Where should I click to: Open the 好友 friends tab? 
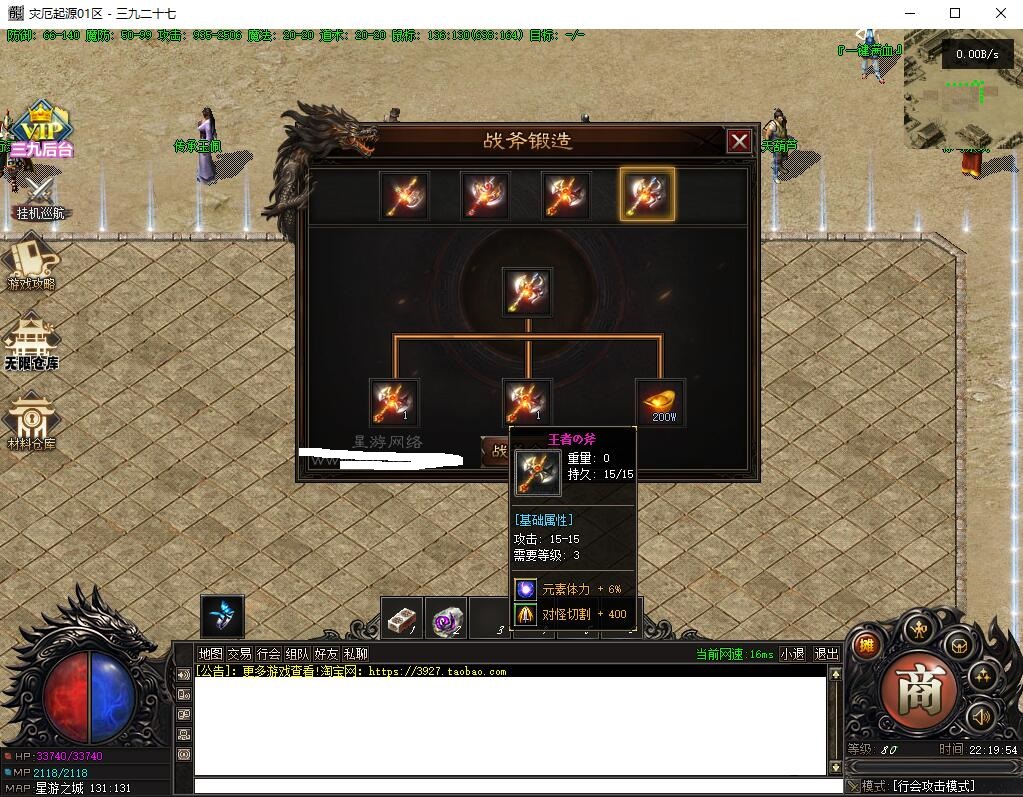pyautogui.click(x=326, y=654)
